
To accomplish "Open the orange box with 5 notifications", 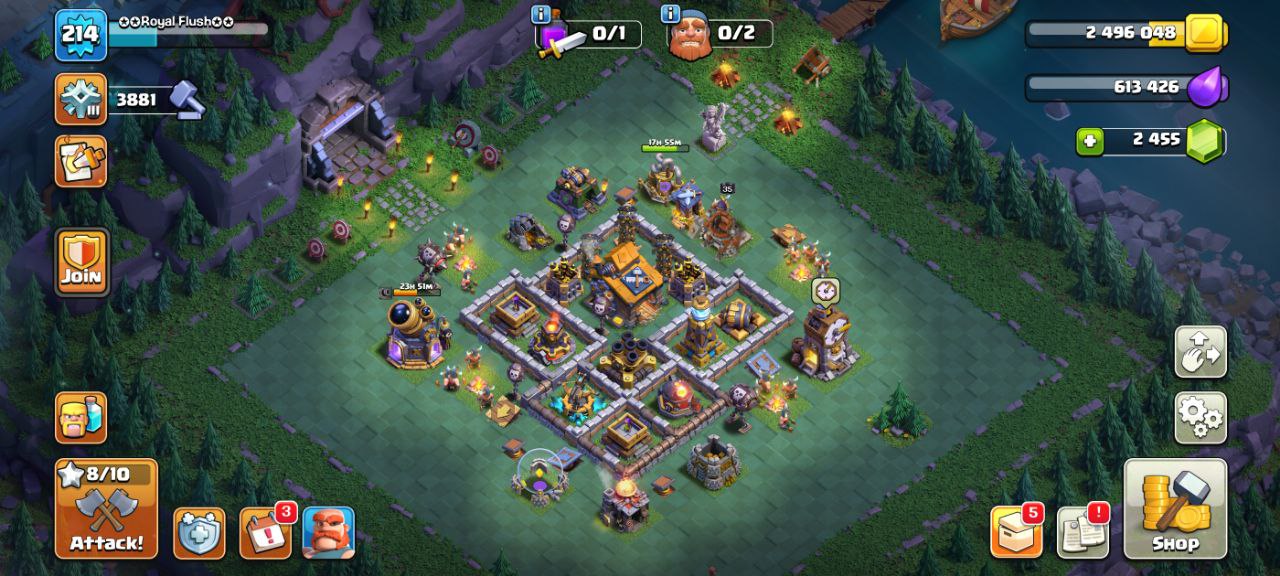I will click(1016, 532).
